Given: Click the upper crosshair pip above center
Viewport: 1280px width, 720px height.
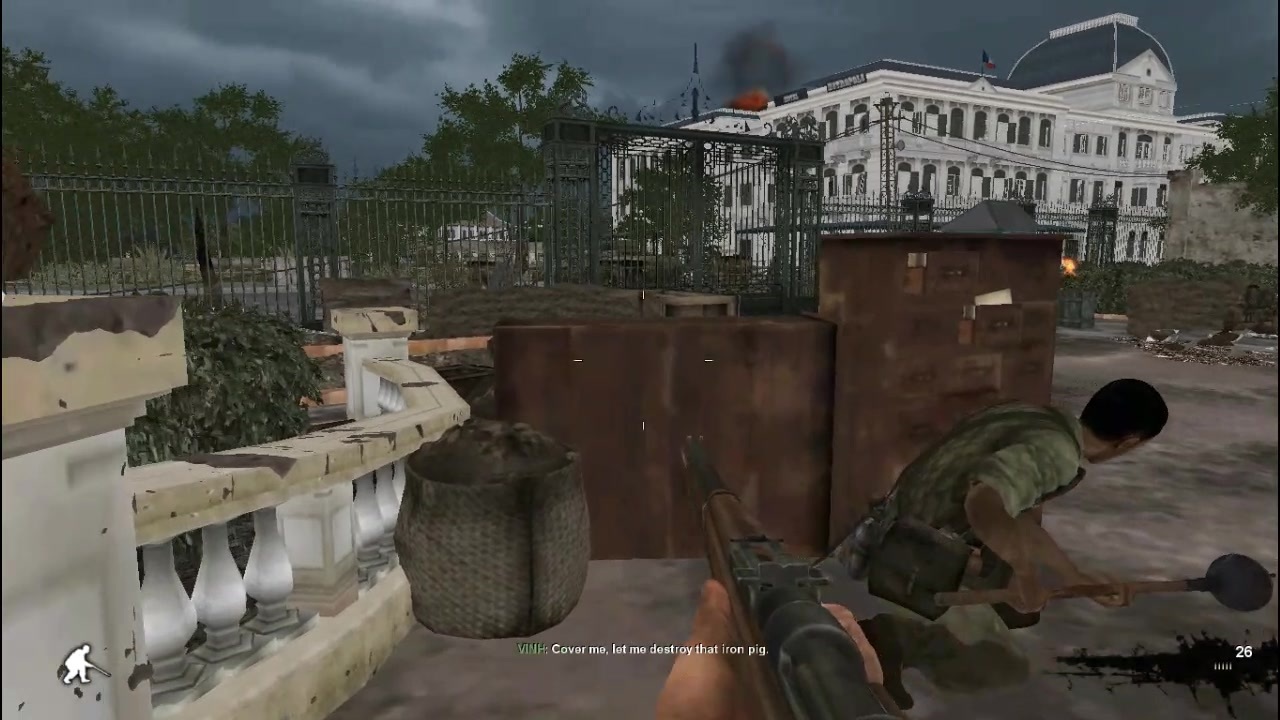Looking at the screenshot, I should (x=642, y=296).
